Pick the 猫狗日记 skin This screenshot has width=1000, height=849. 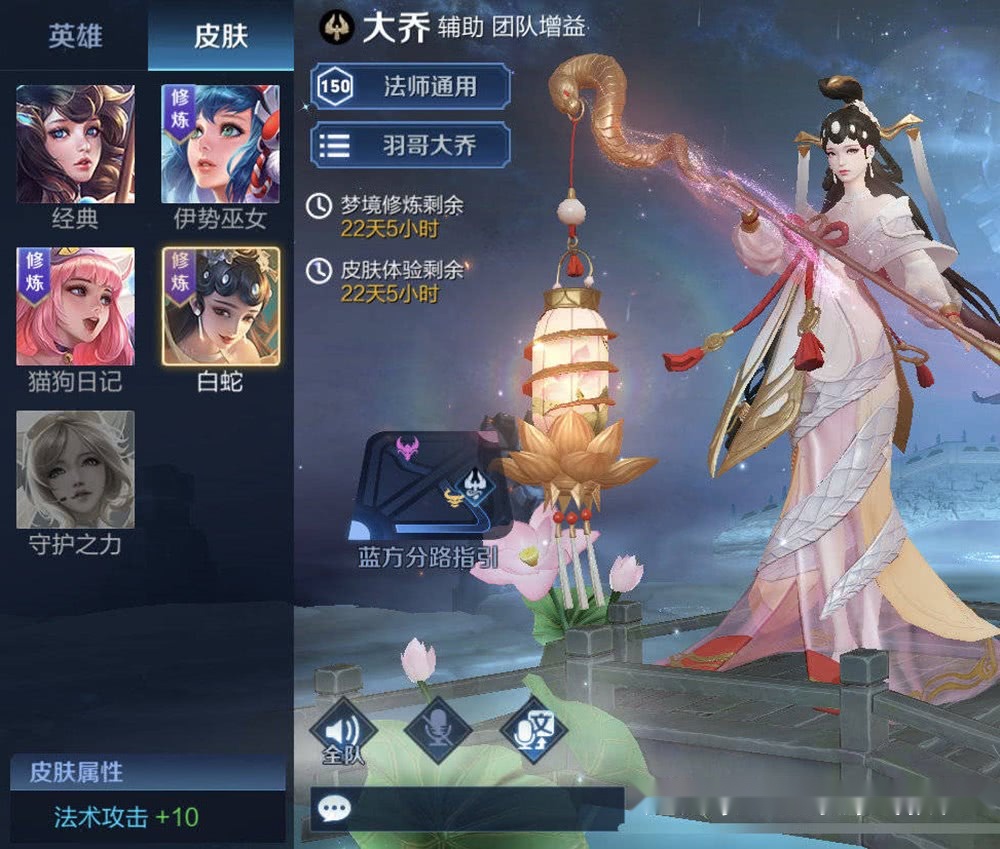(x=75, y=306)
